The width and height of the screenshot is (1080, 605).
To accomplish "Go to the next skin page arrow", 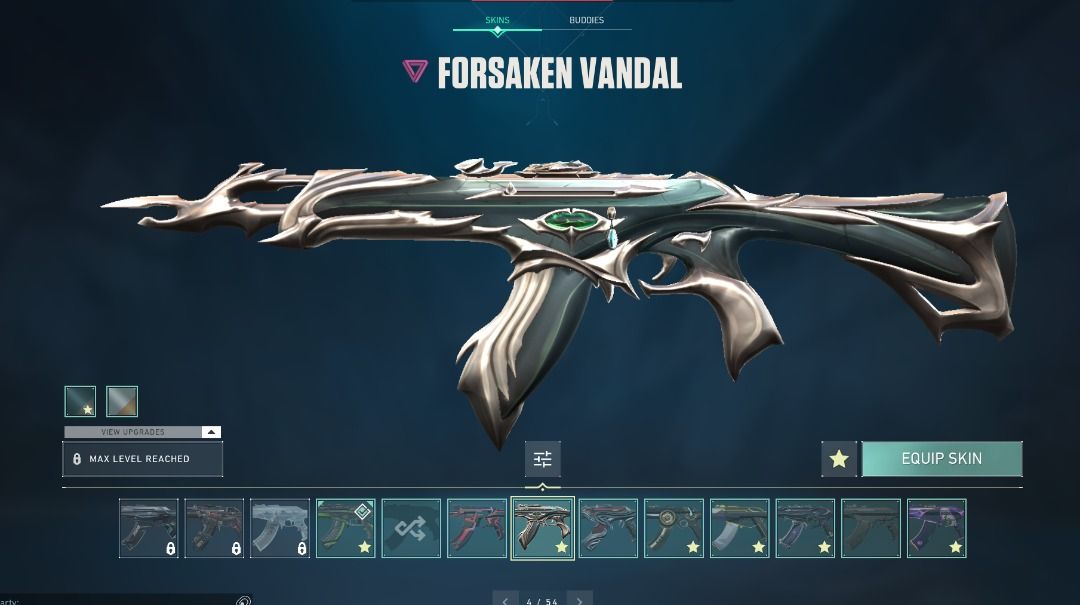I will point(579,600).
